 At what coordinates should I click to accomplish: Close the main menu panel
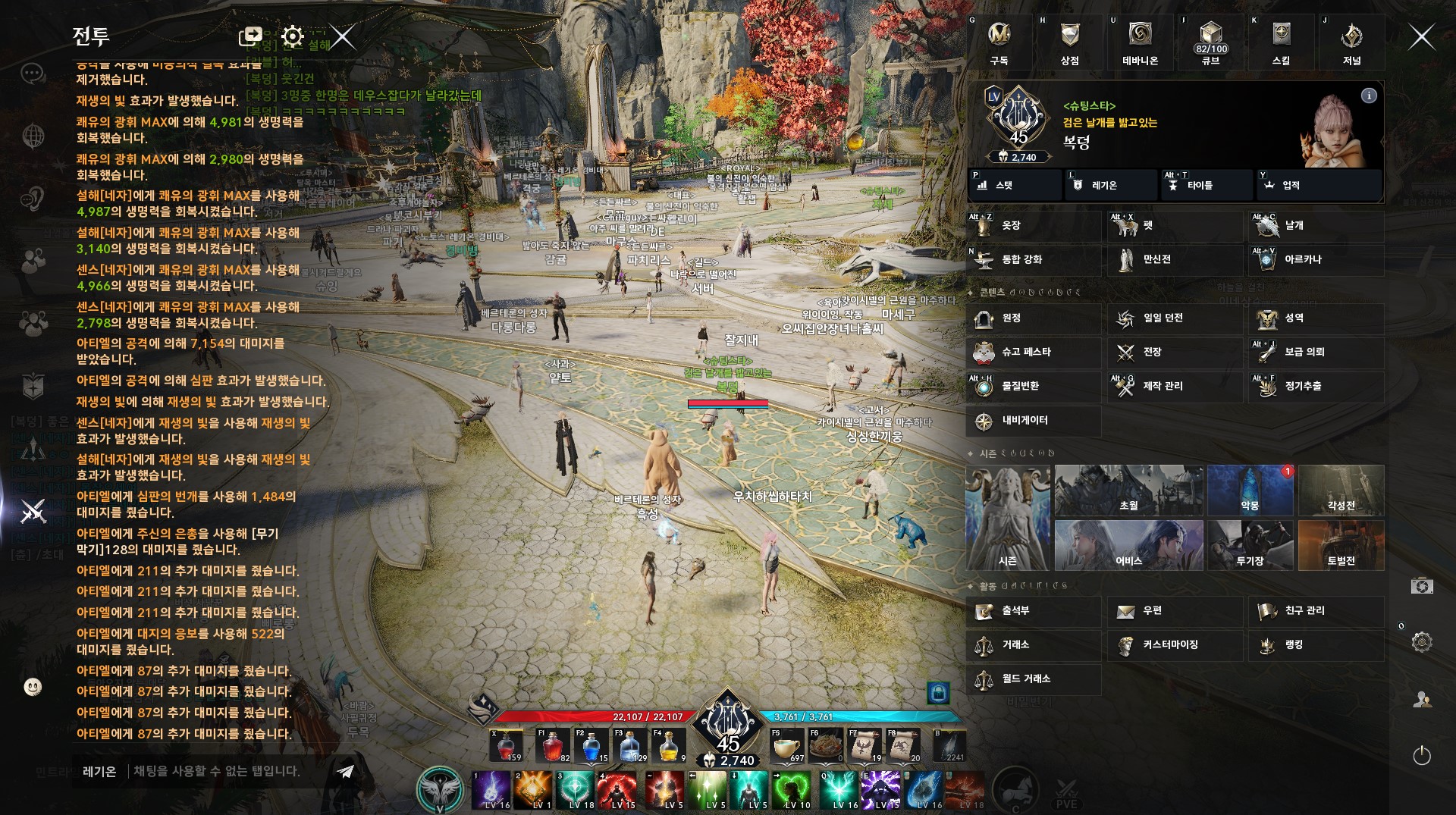(1421, 36)
